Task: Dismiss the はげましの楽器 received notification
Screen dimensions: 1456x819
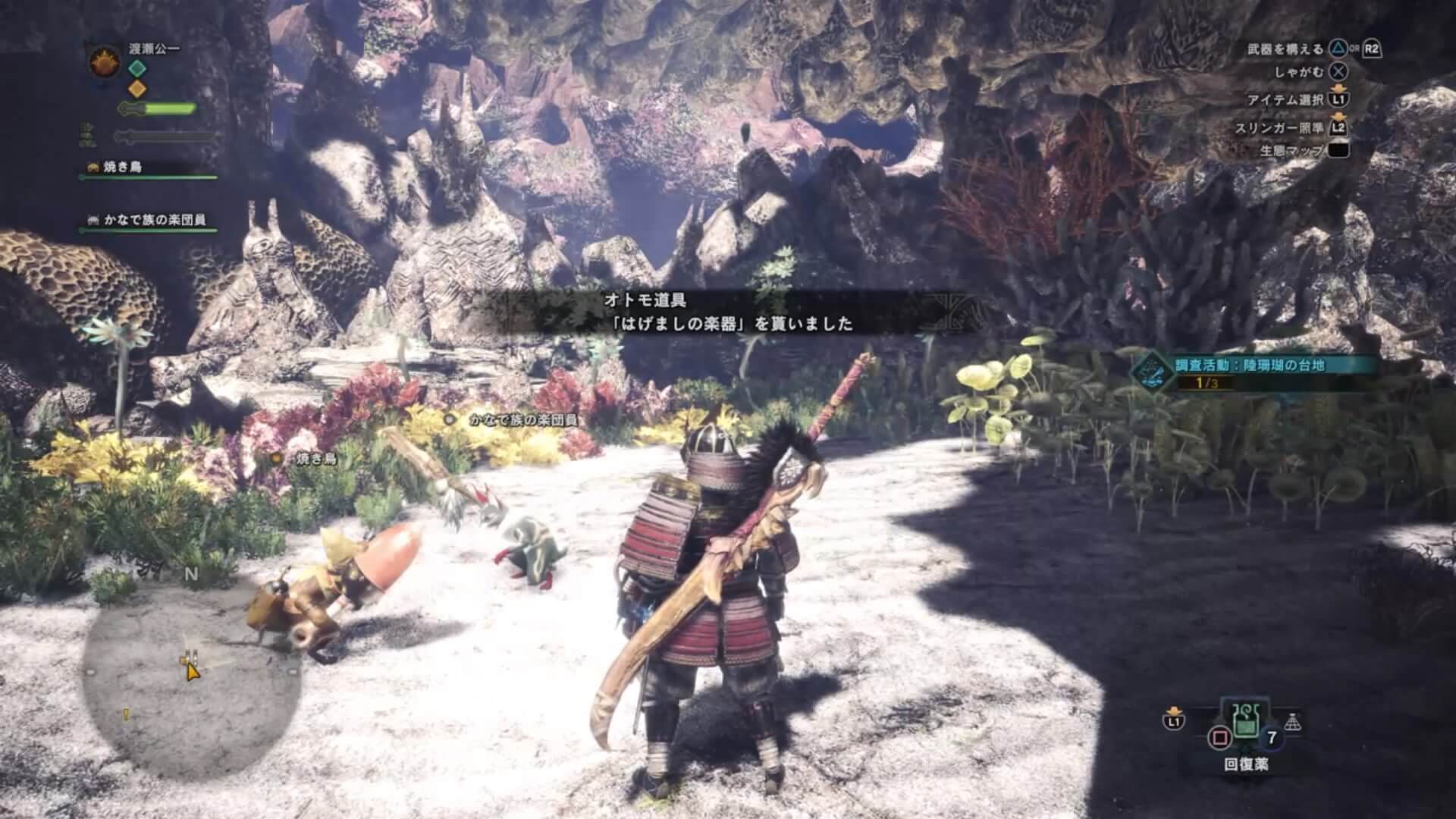Action: [x=728, y=312]
